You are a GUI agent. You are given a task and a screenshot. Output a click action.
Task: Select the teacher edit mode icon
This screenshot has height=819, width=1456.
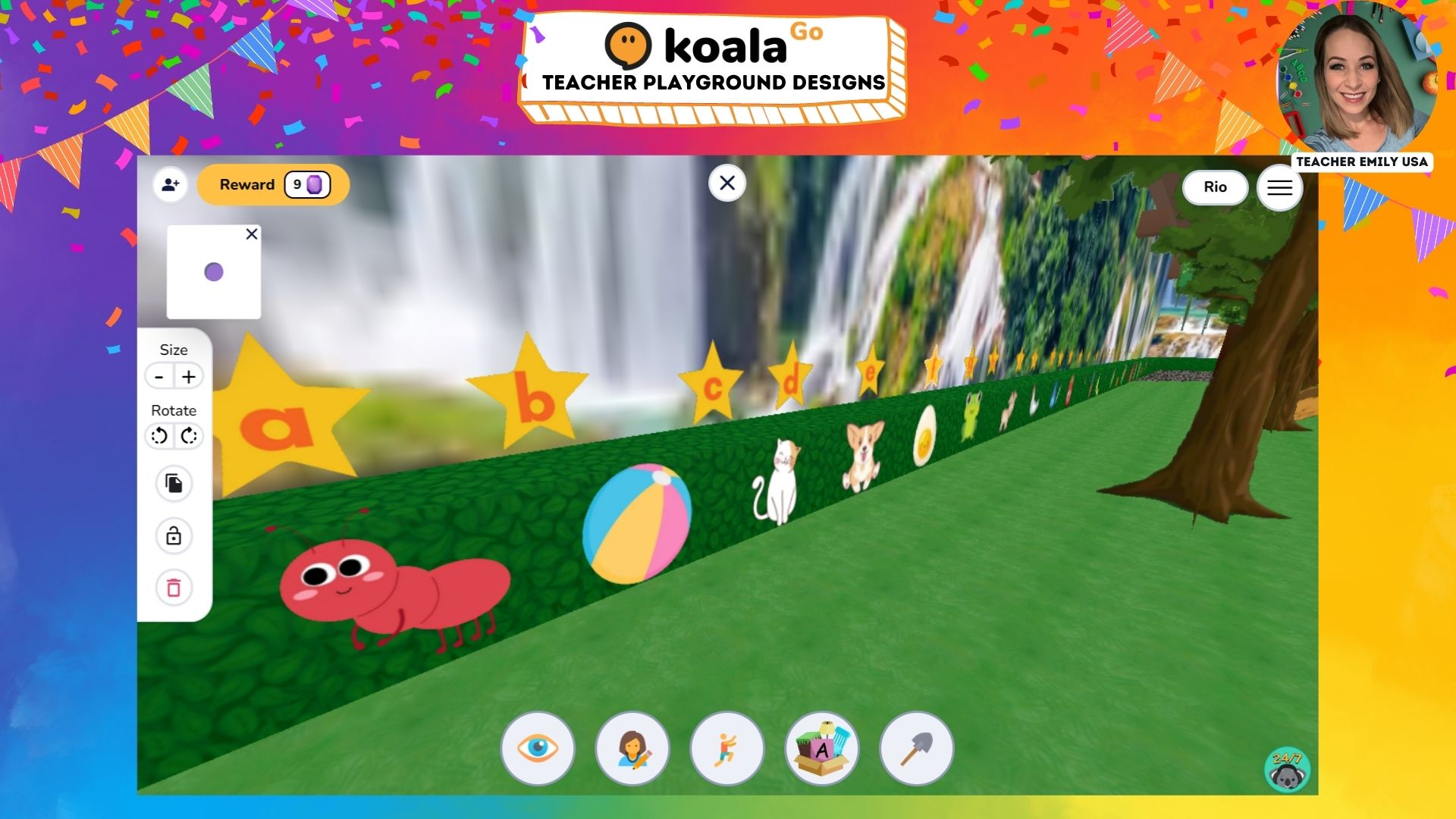(632, 748)
